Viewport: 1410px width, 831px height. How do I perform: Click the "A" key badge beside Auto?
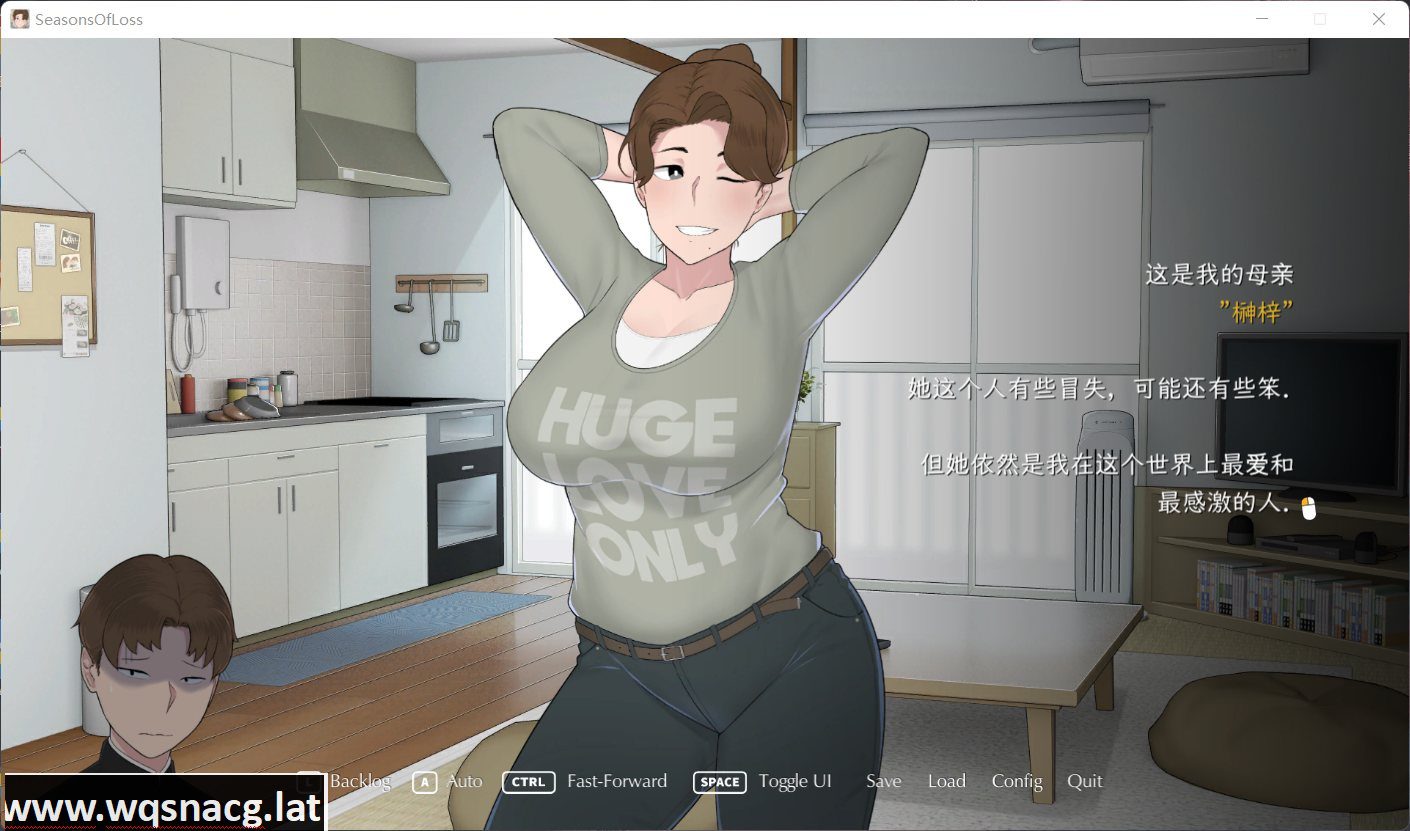[x=423, y=782]
